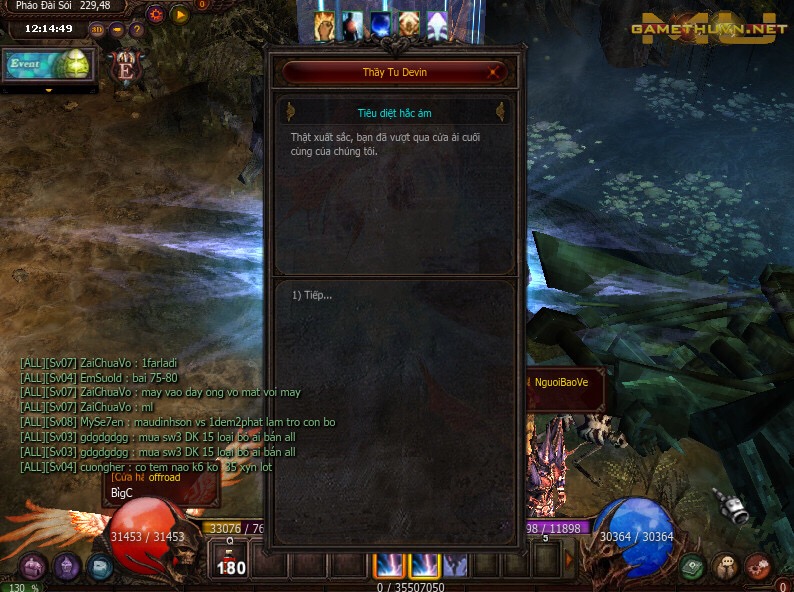Choose the "1) Tiếp..." dialogue option
794x592 pixels.
point(313,295)
